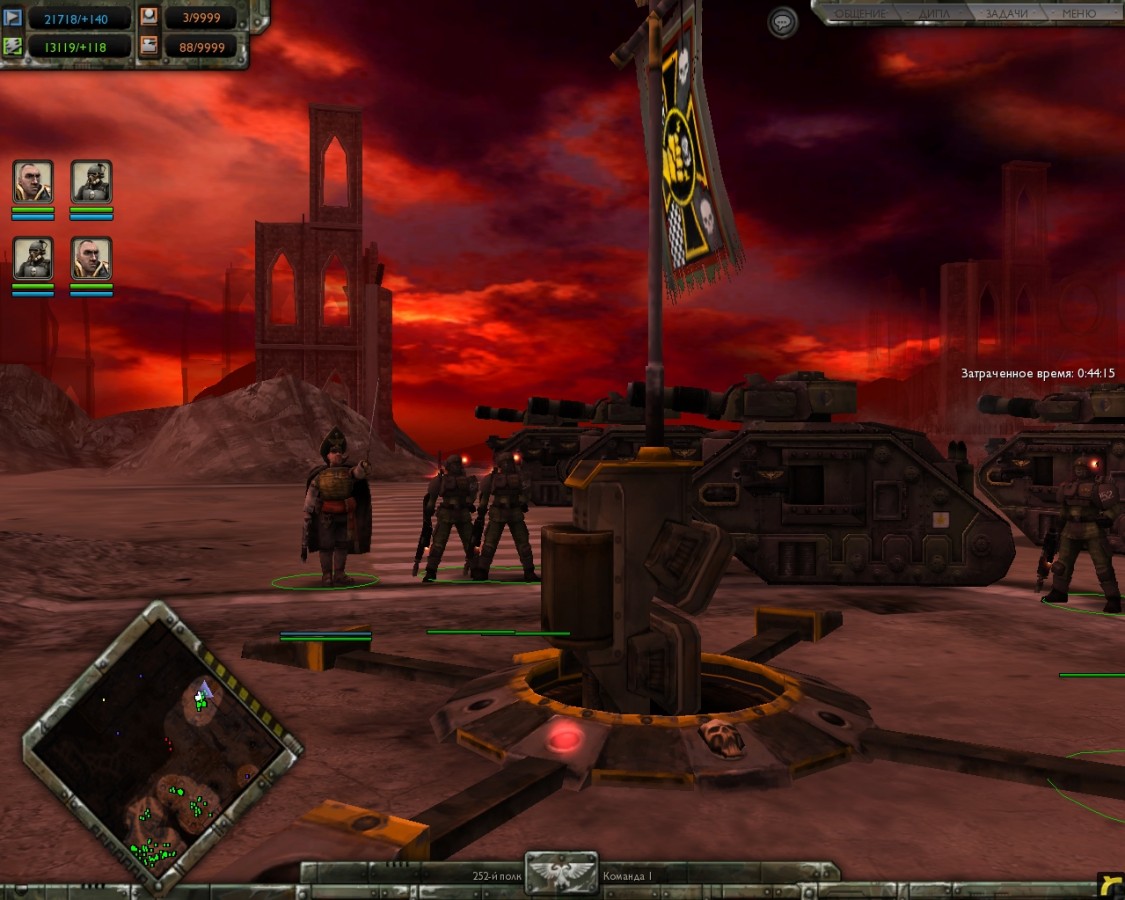This screenshot has width=1125, height=900.
Task: Click the speech bubble chat icon
Action: [783, 22]
